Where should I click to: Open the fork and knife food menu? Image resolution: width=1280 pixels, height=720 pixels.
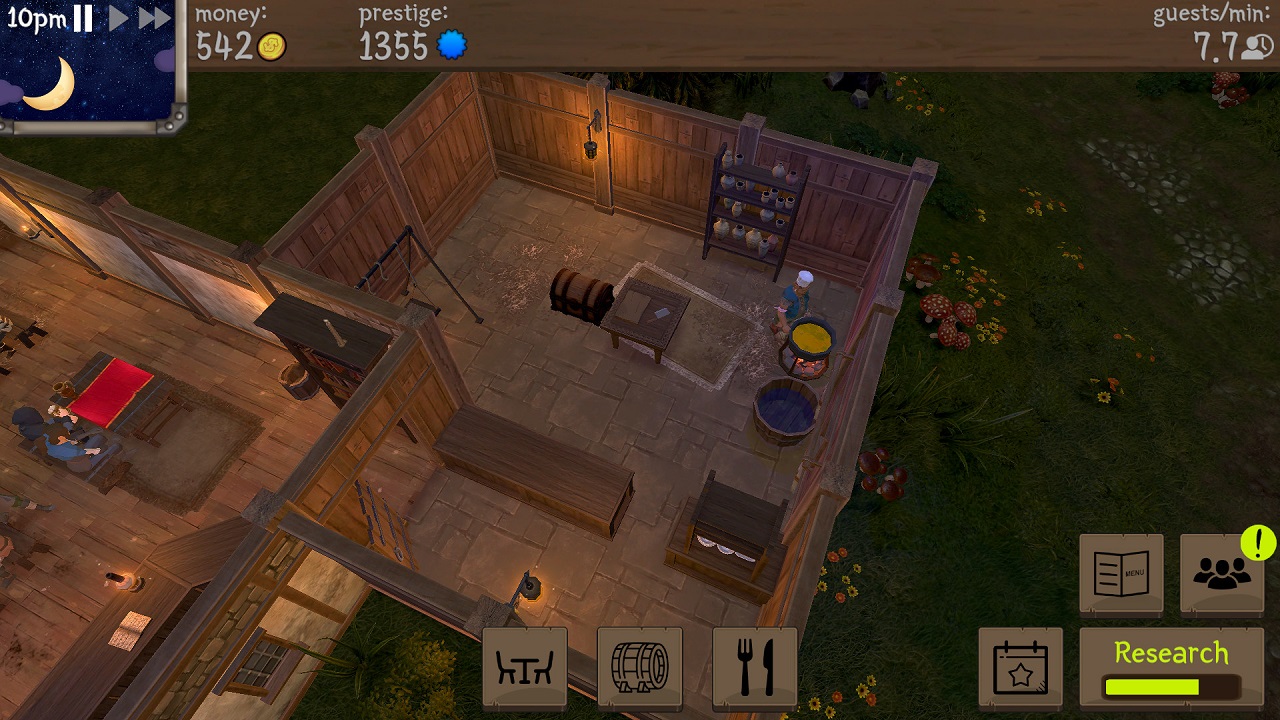click(x=755, y=667)
